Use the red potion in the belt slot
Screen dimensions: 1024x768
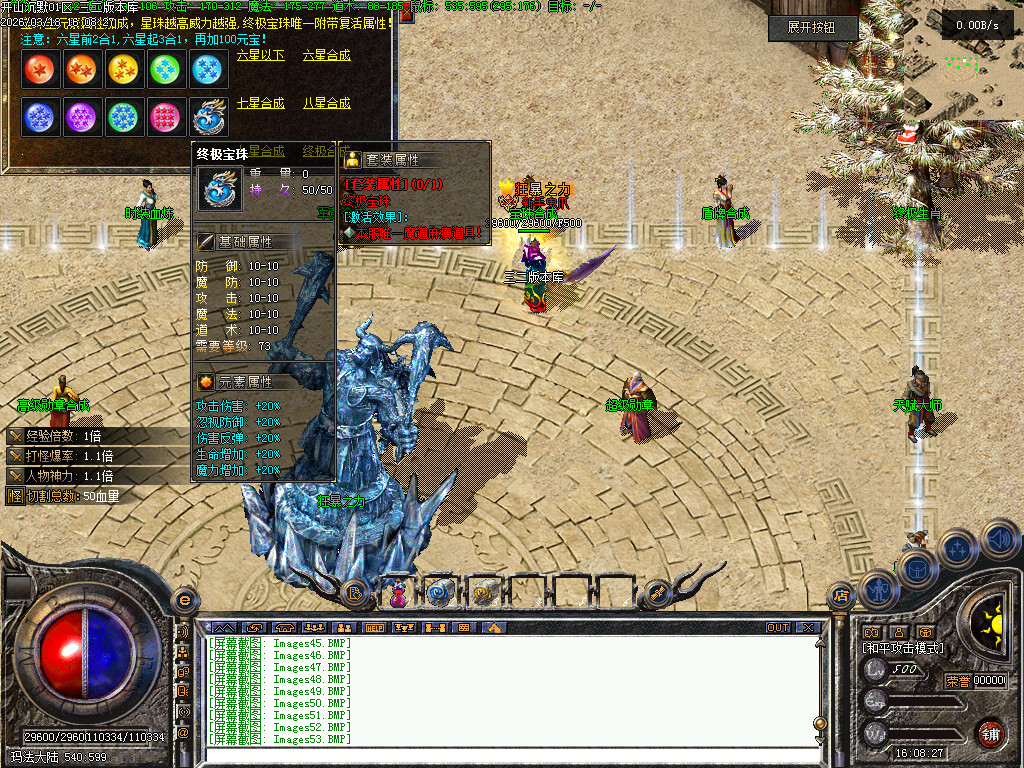(x=397, y=592)
